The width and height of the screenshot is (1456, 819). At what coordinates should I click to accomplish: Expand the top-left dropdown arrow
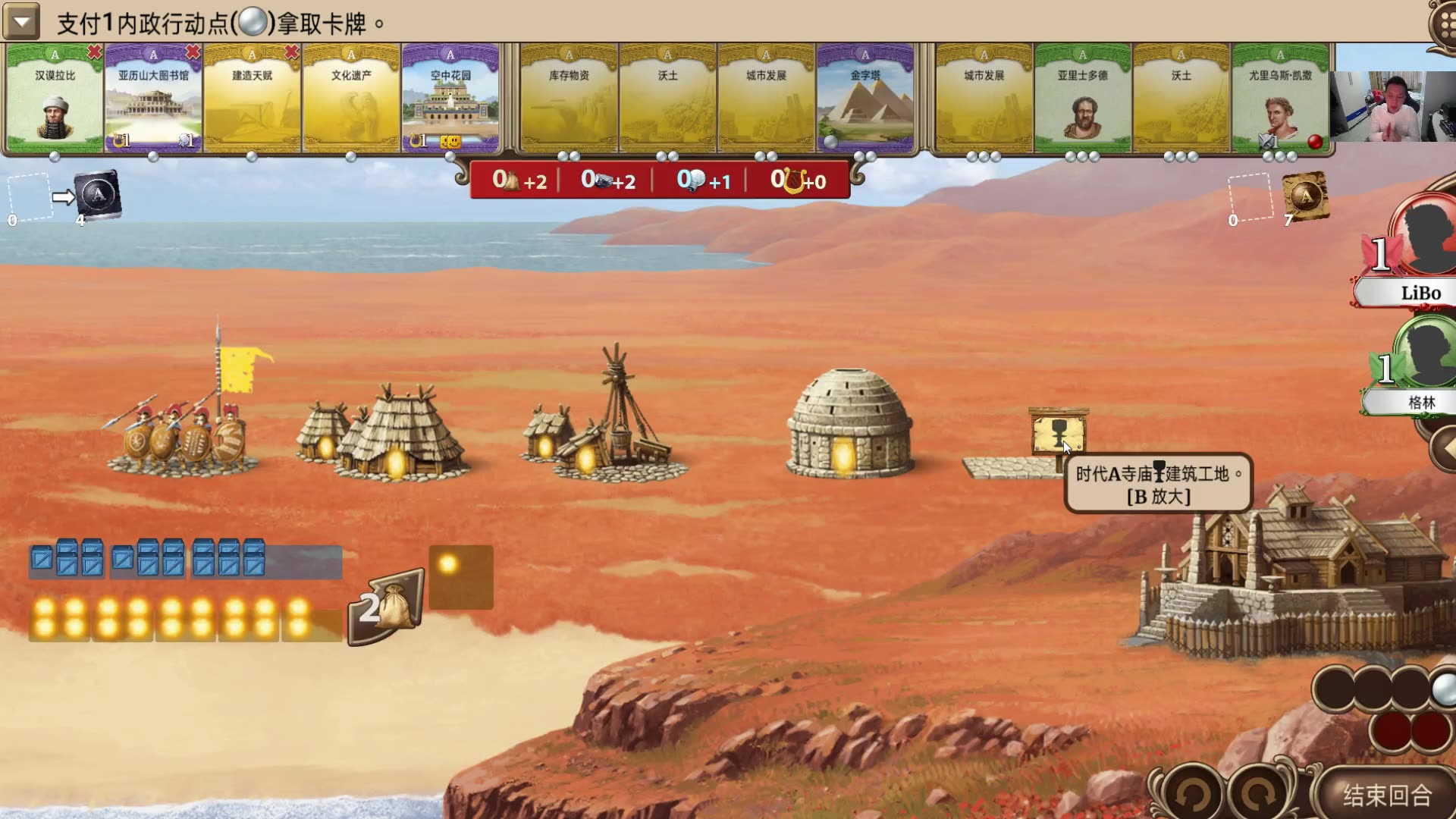(21, 23)
